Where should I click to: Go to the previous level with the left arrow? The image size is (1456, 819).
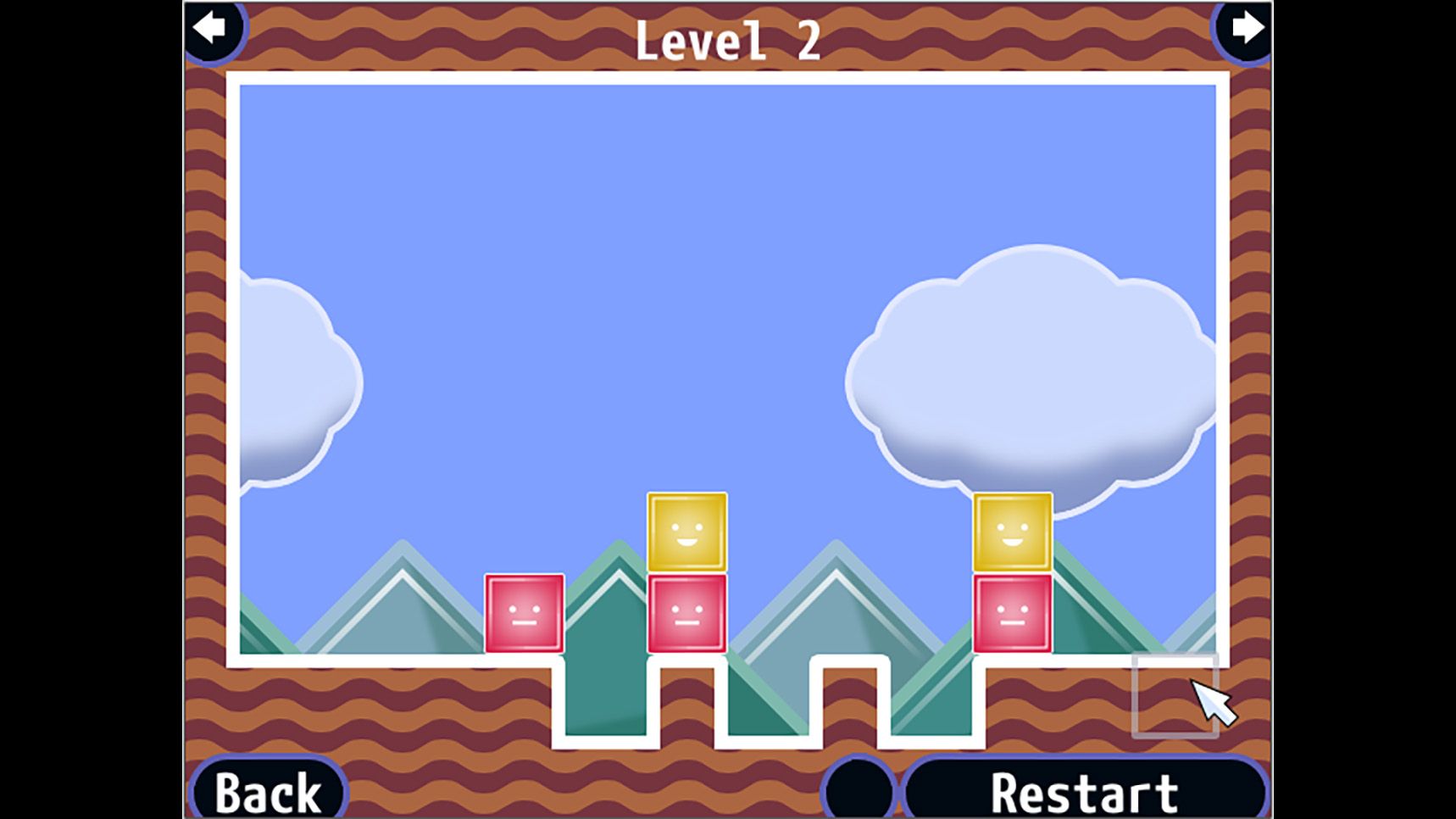(x=210, y=29)
